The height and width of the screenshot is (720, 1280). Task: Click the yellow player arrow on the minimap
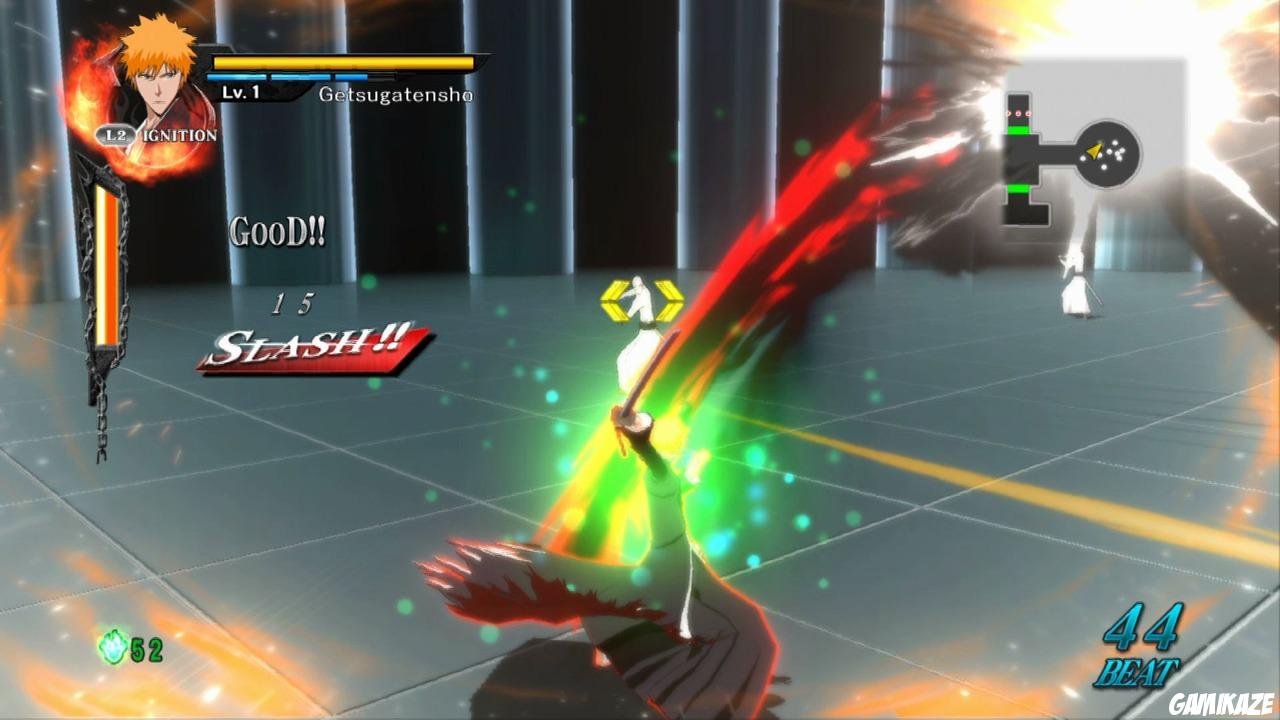1094,151
